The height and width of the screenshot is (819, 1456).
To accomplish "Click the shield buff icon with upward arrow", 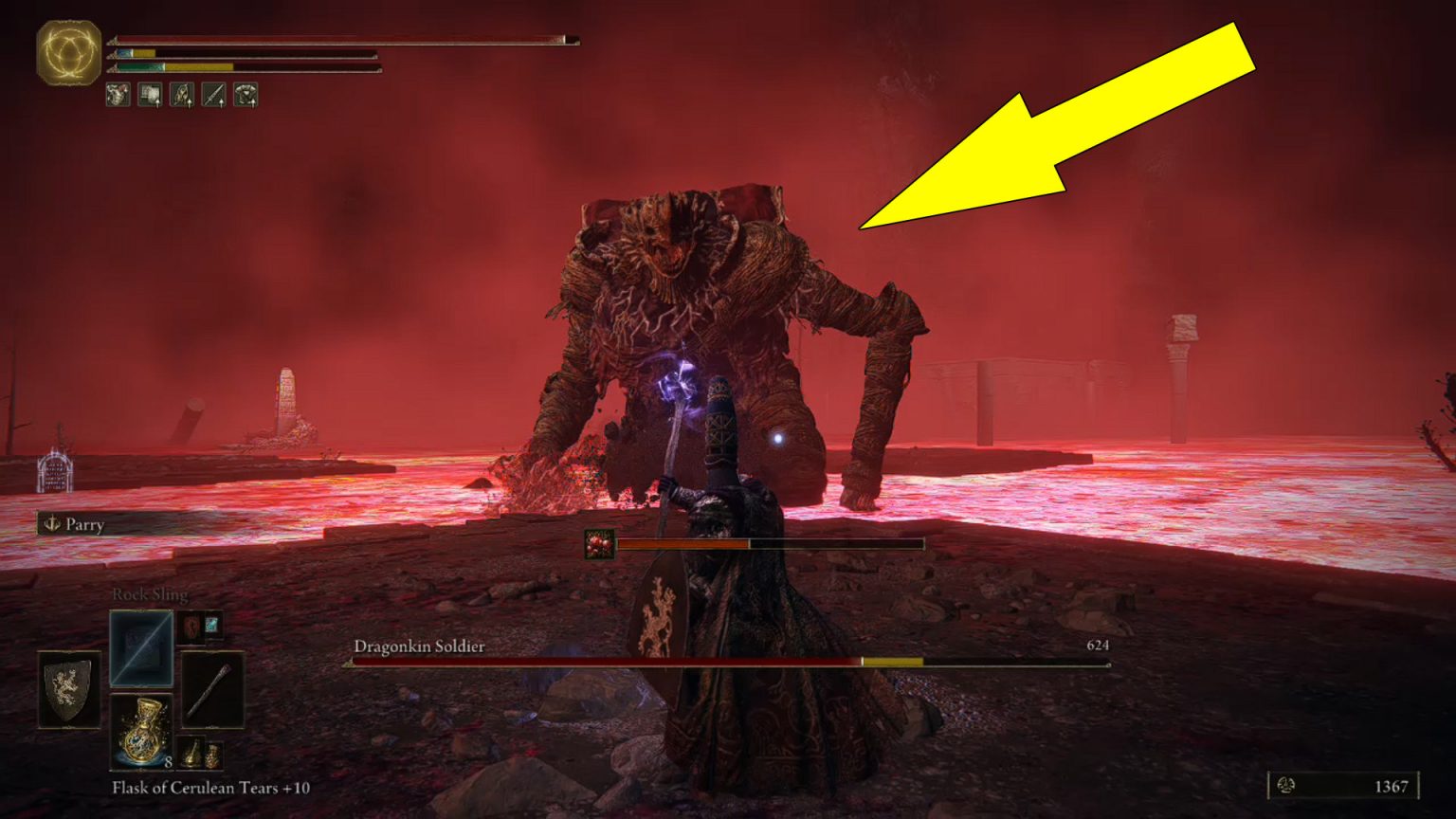I will pos(150,96).
